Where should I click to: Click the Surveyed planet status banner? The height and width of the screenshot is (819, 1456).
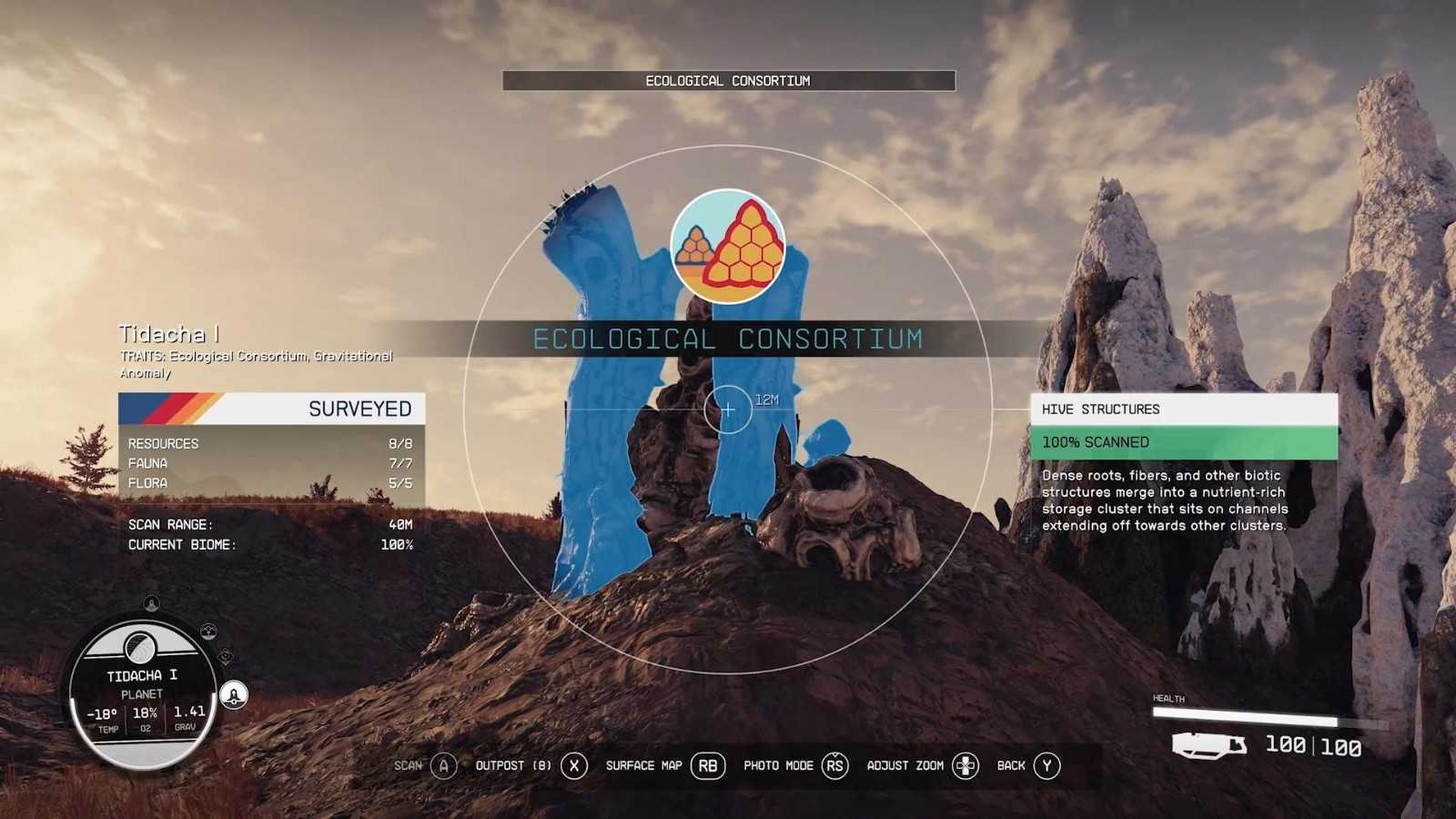(x=271, y=409)
